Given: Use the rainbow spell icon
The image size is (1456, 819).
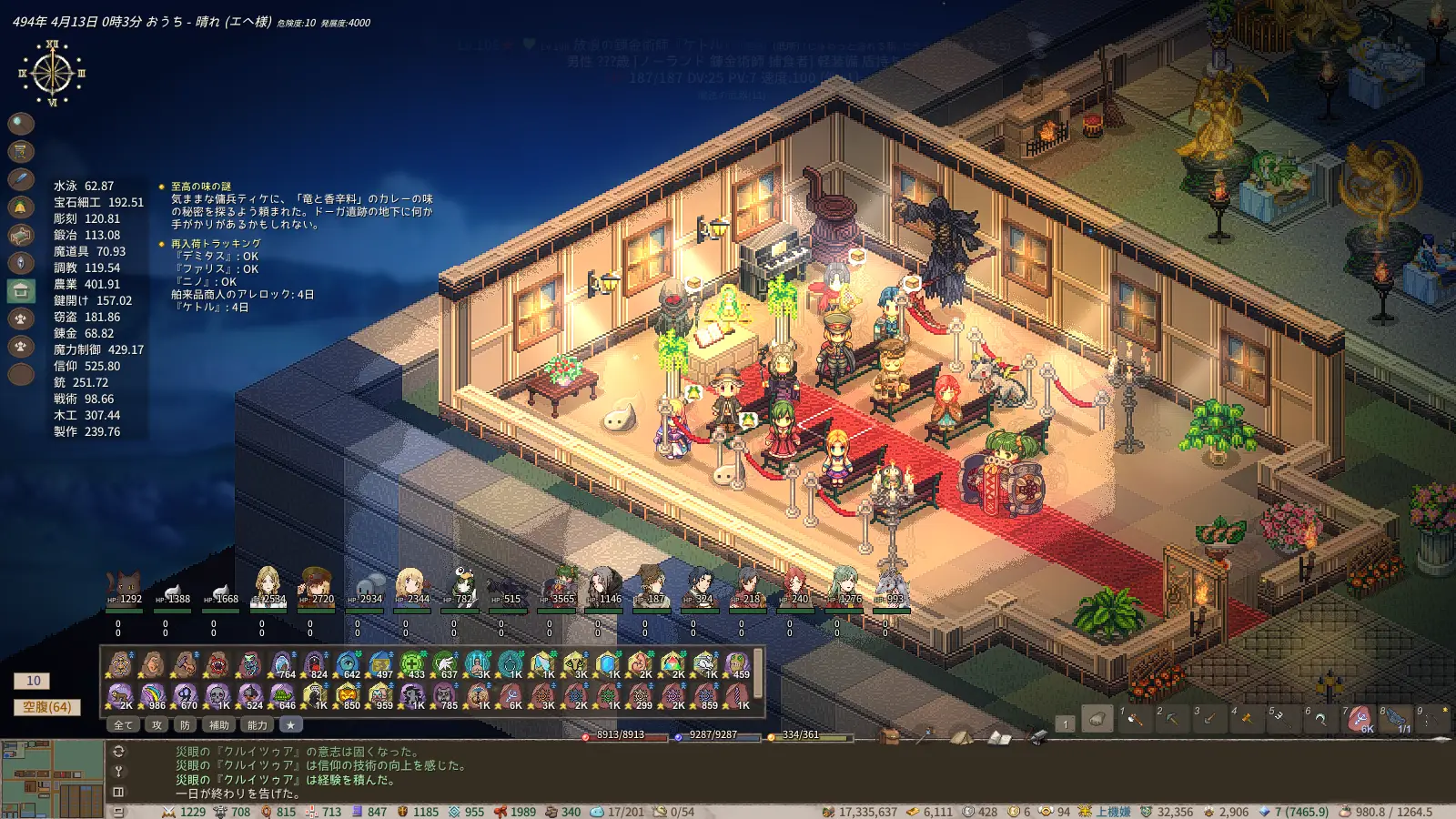Looking at the screenshot, I should [152, 696].
